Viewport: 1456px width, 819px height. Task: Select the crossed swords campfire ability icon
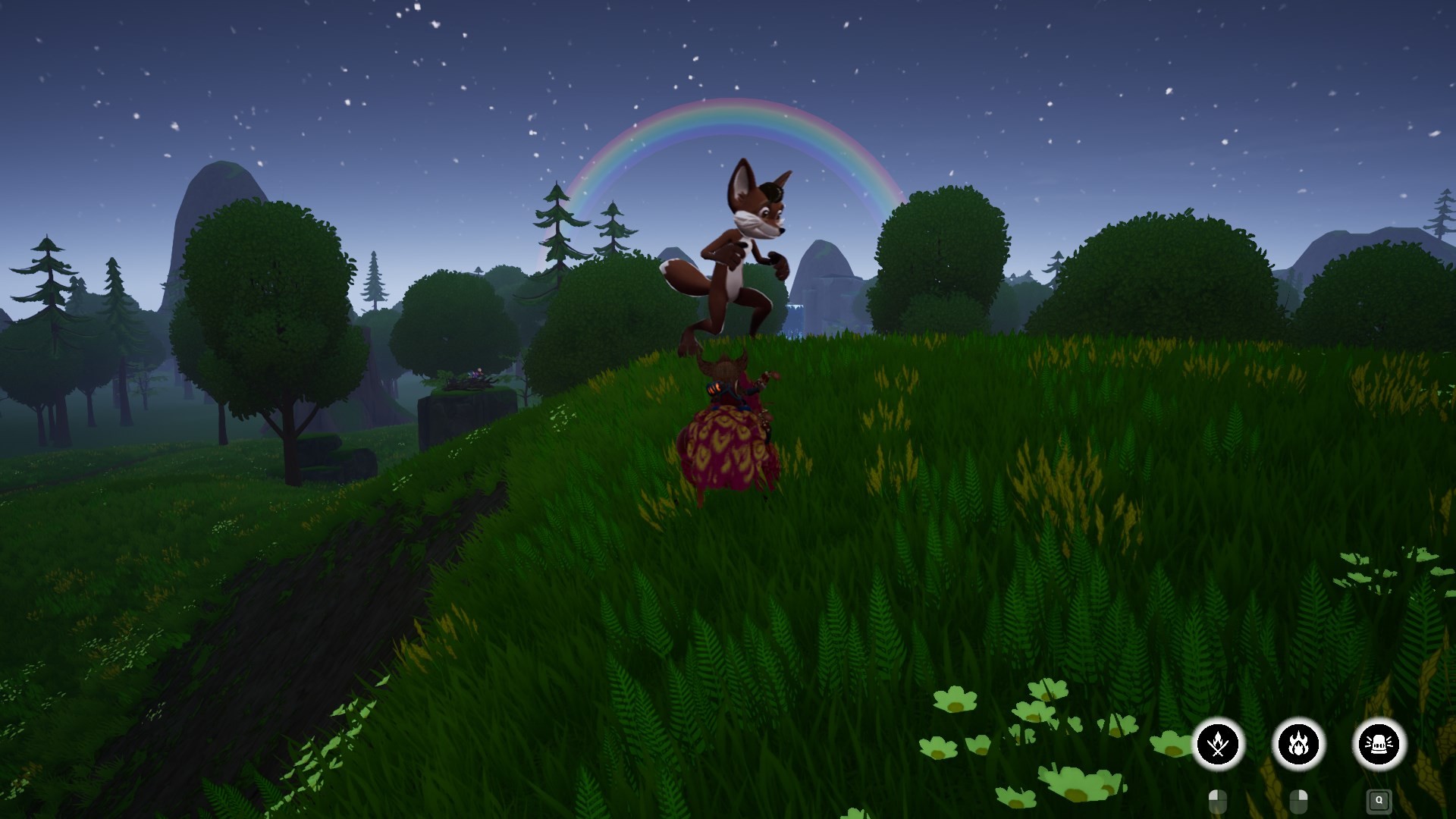(1218, 745)
